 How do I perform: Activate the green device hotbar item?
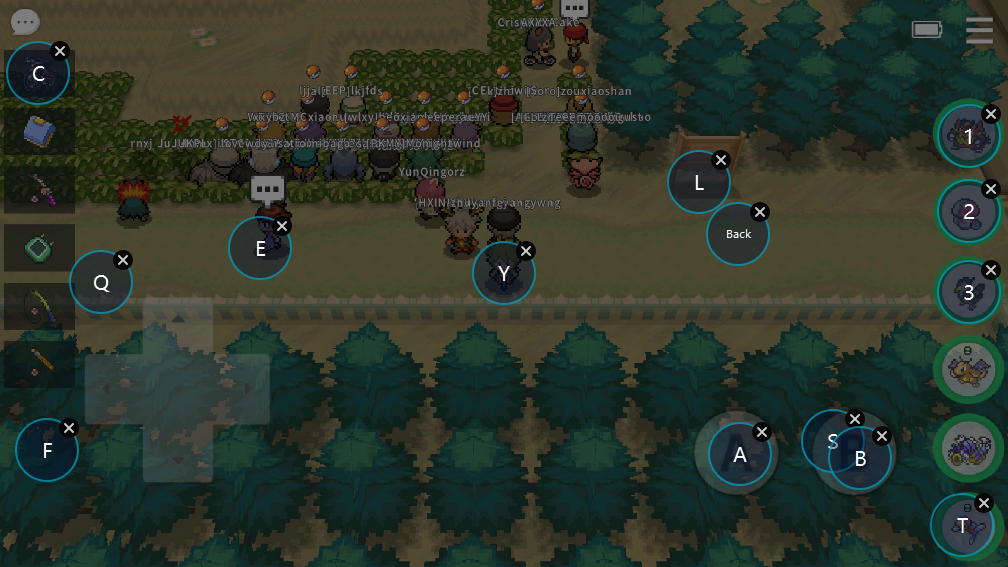click(x=40, y=248)
